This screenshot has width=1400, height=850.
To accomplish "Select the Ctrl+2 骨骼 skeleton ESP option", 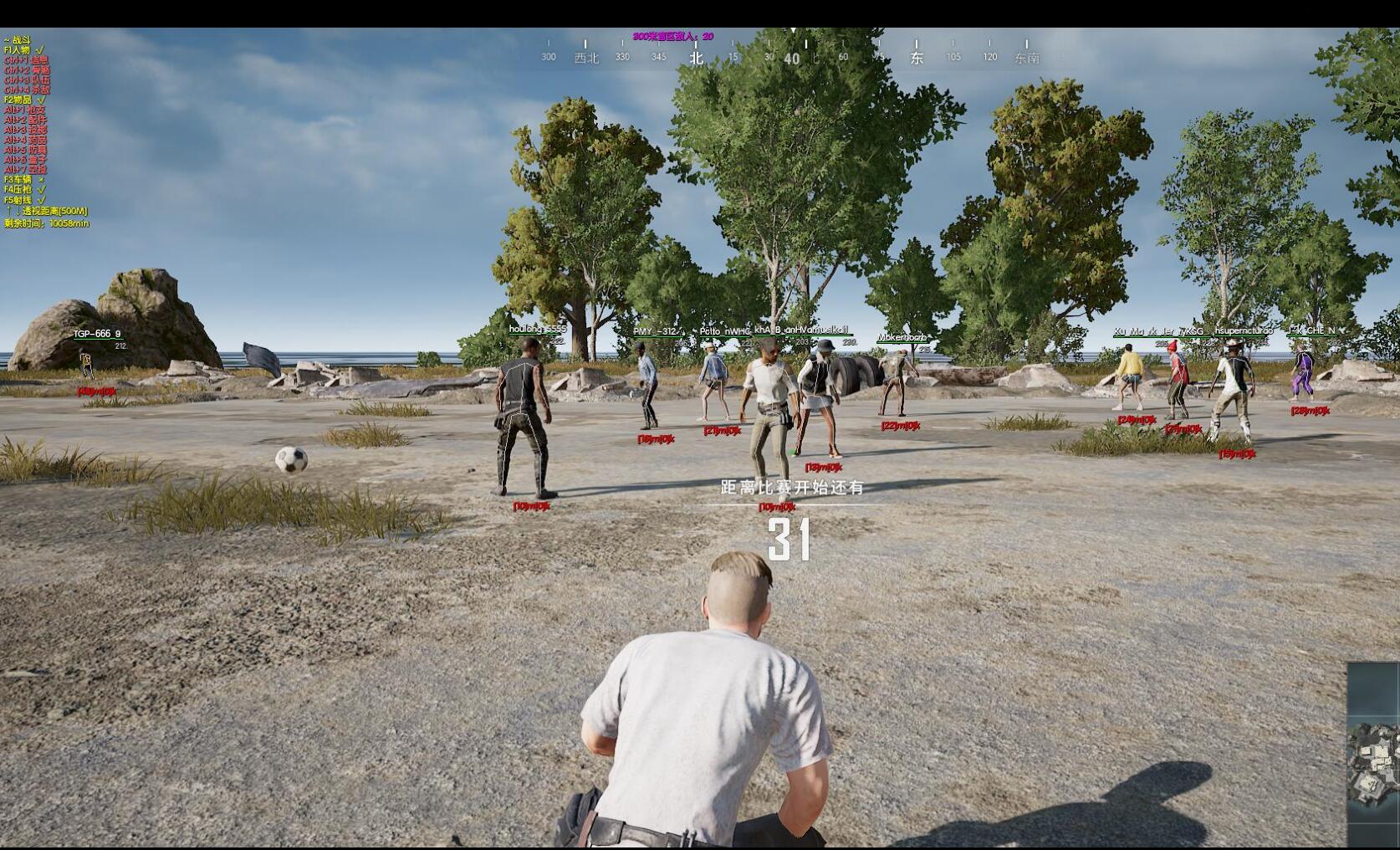I will 25,71.
